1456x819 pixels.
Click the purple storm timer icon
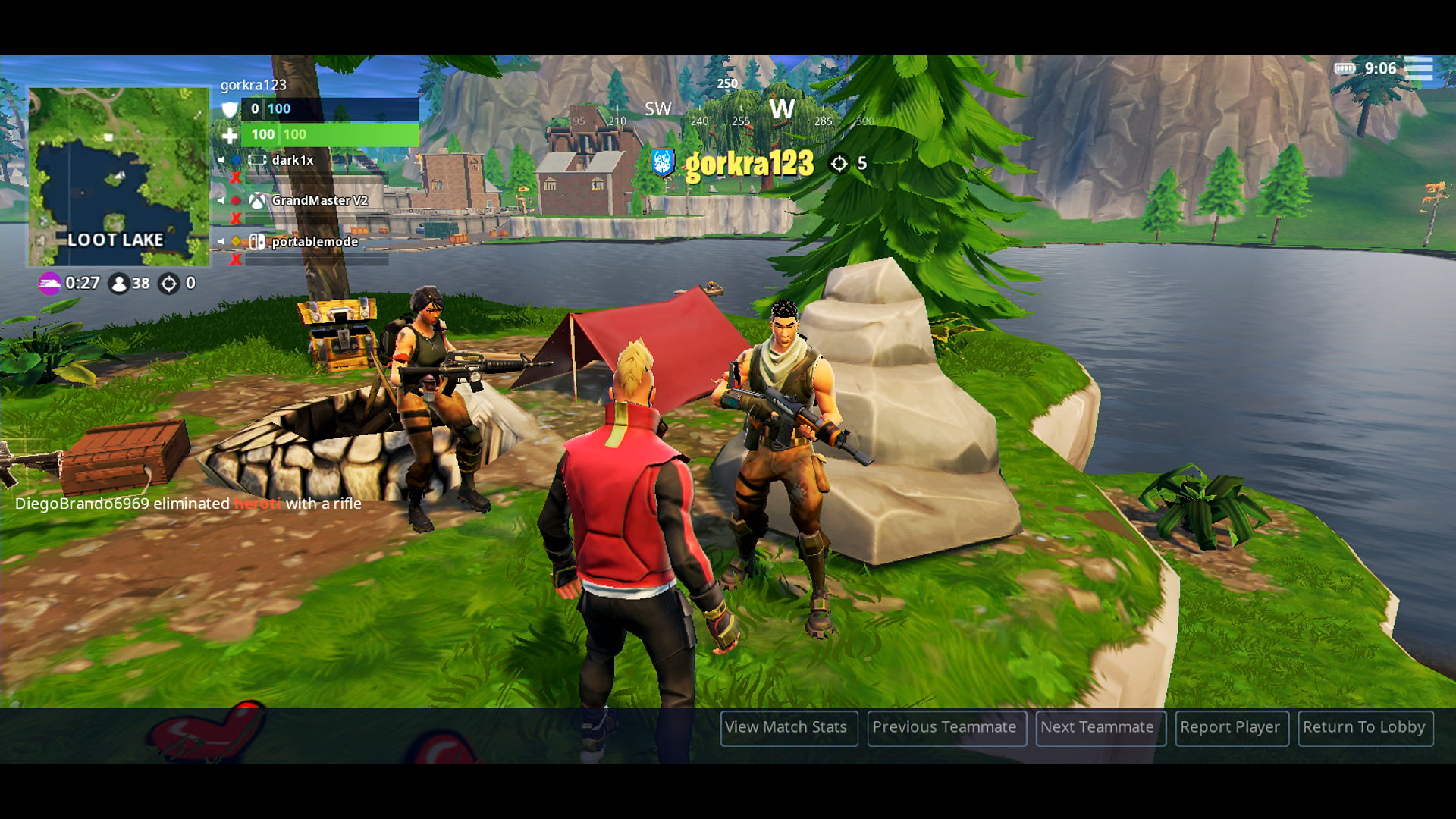(x=49, y=284)
